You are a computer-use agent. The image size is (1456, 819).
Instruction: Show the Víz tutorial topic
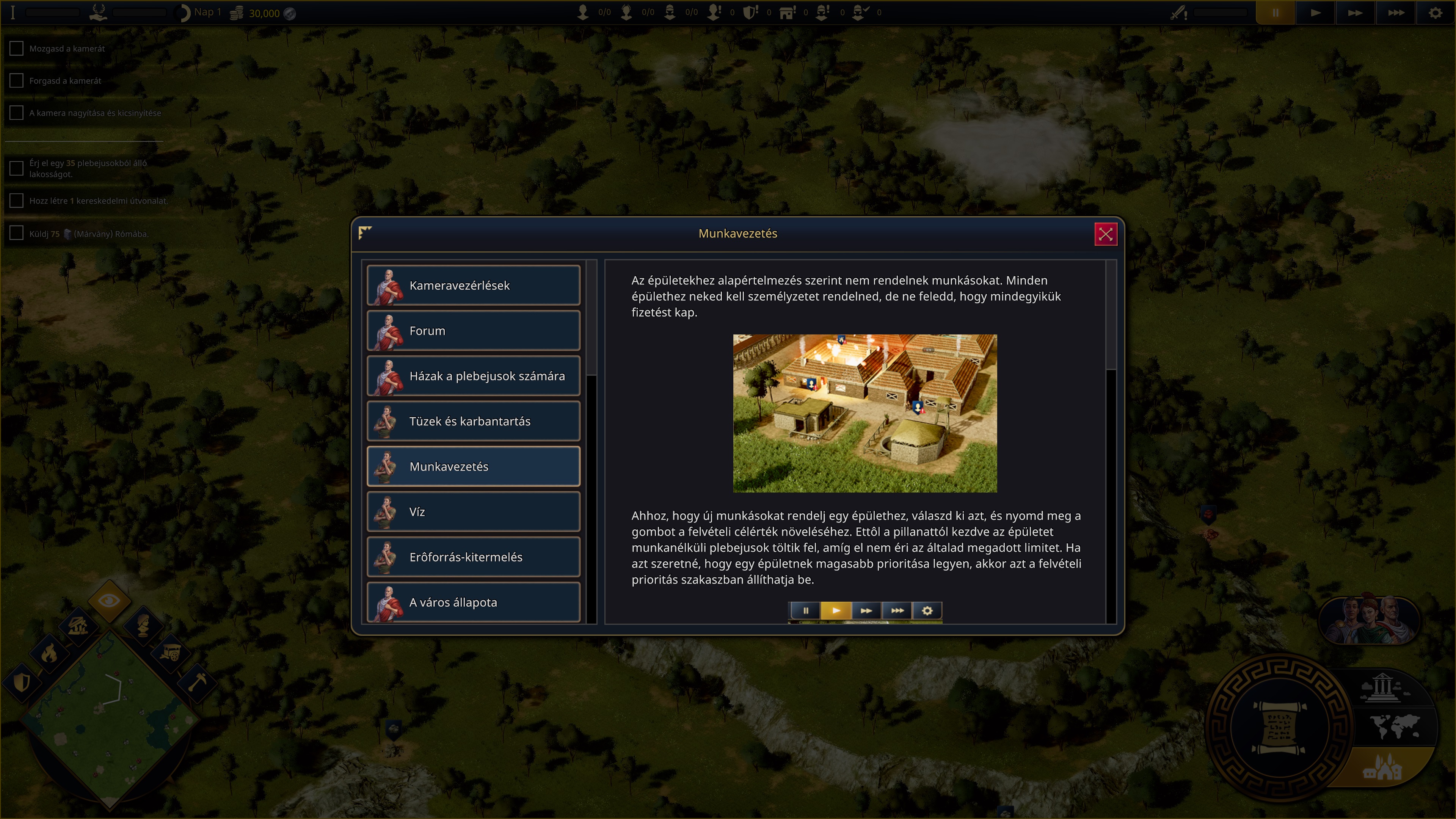473,511
